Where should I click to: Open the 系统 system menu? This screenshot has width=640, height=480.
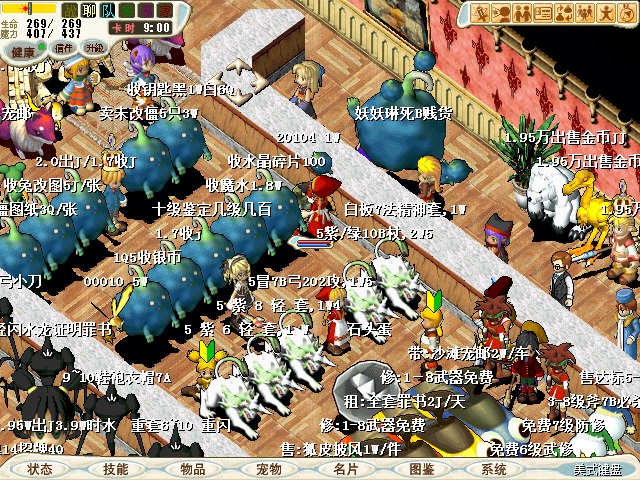coord(494,468)
